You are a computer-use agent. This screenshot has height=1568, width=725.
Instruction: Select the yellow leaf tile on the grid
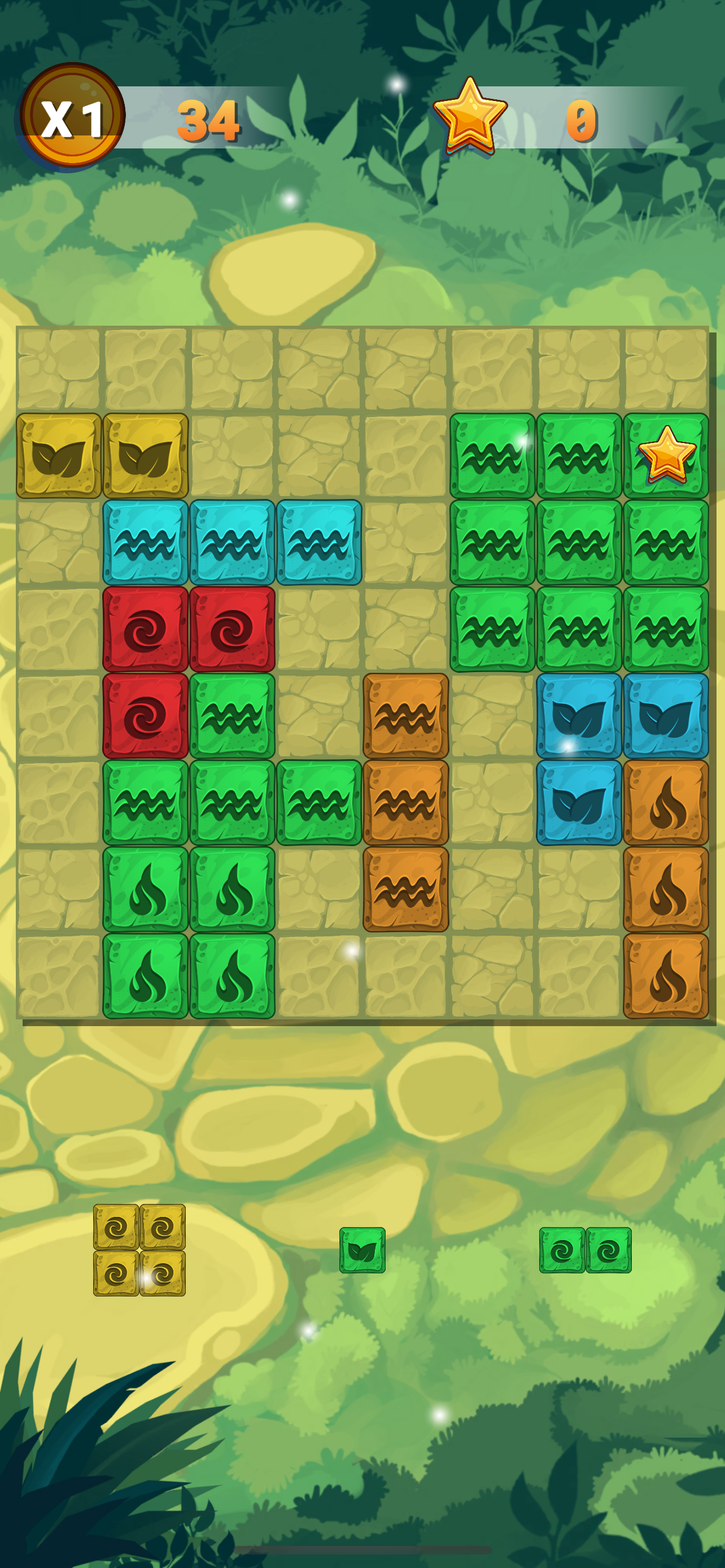[61, 457]
